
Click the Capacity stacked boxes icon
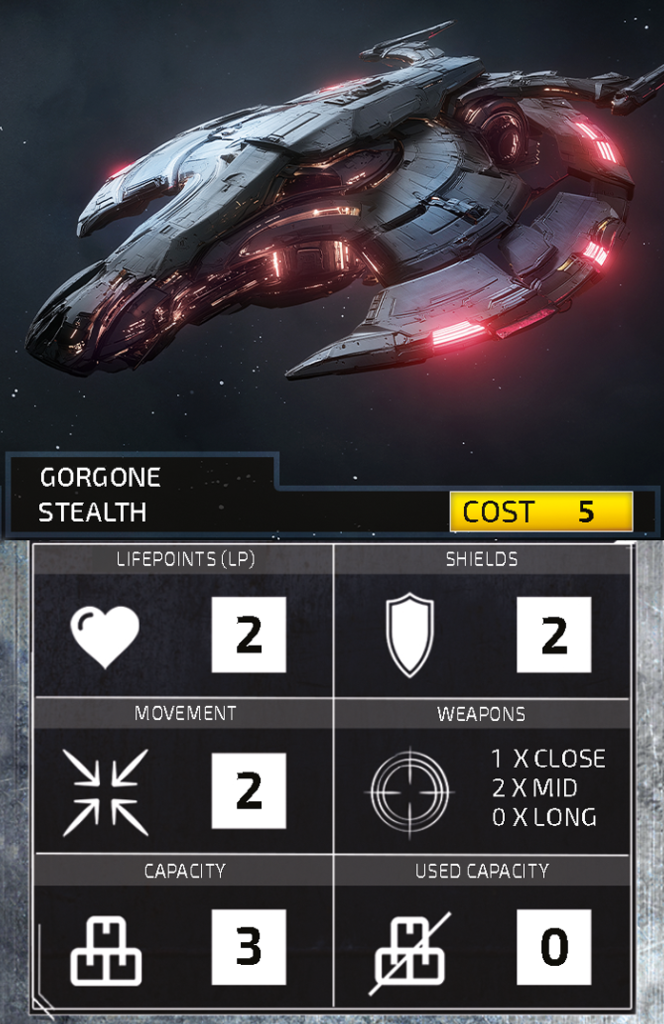[x=105, y=949]
